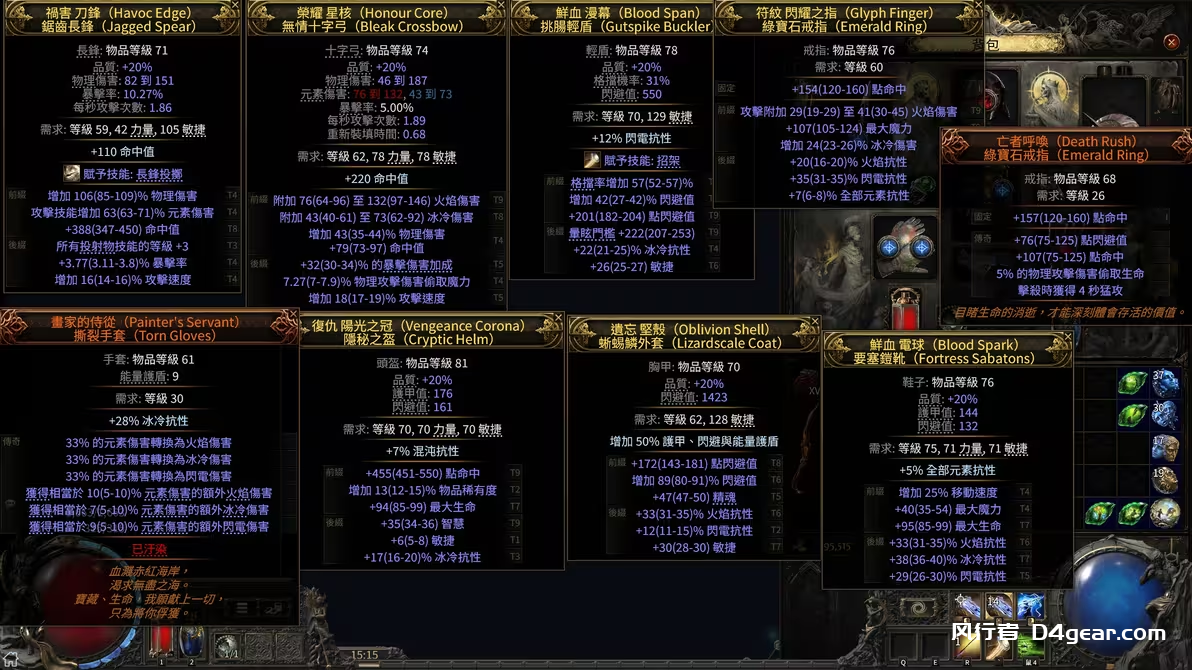The width and height of the screenshot is (1192, 670).
Task: Select the stone head stack of 17
Action: (1164, 448)
